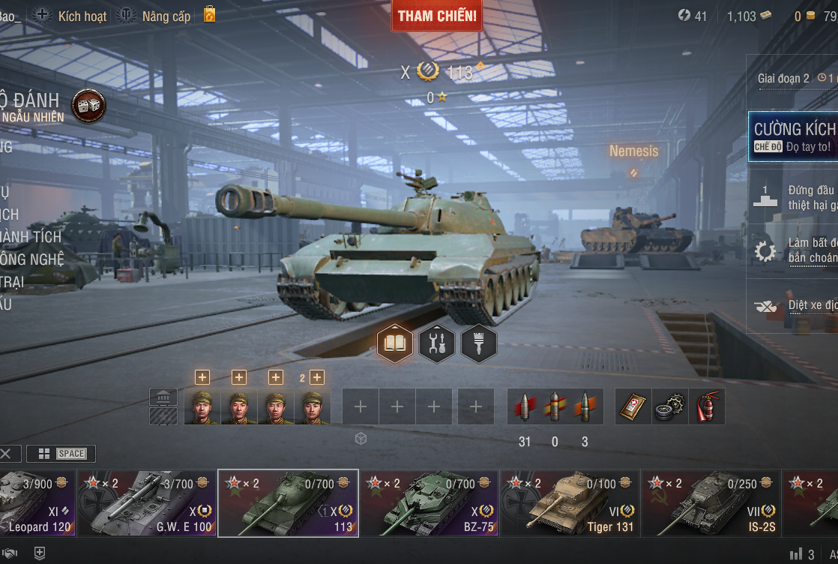Open the Cường Kích mode panel
The height and width of the screenshot is (564, 838).
[794, 136]
